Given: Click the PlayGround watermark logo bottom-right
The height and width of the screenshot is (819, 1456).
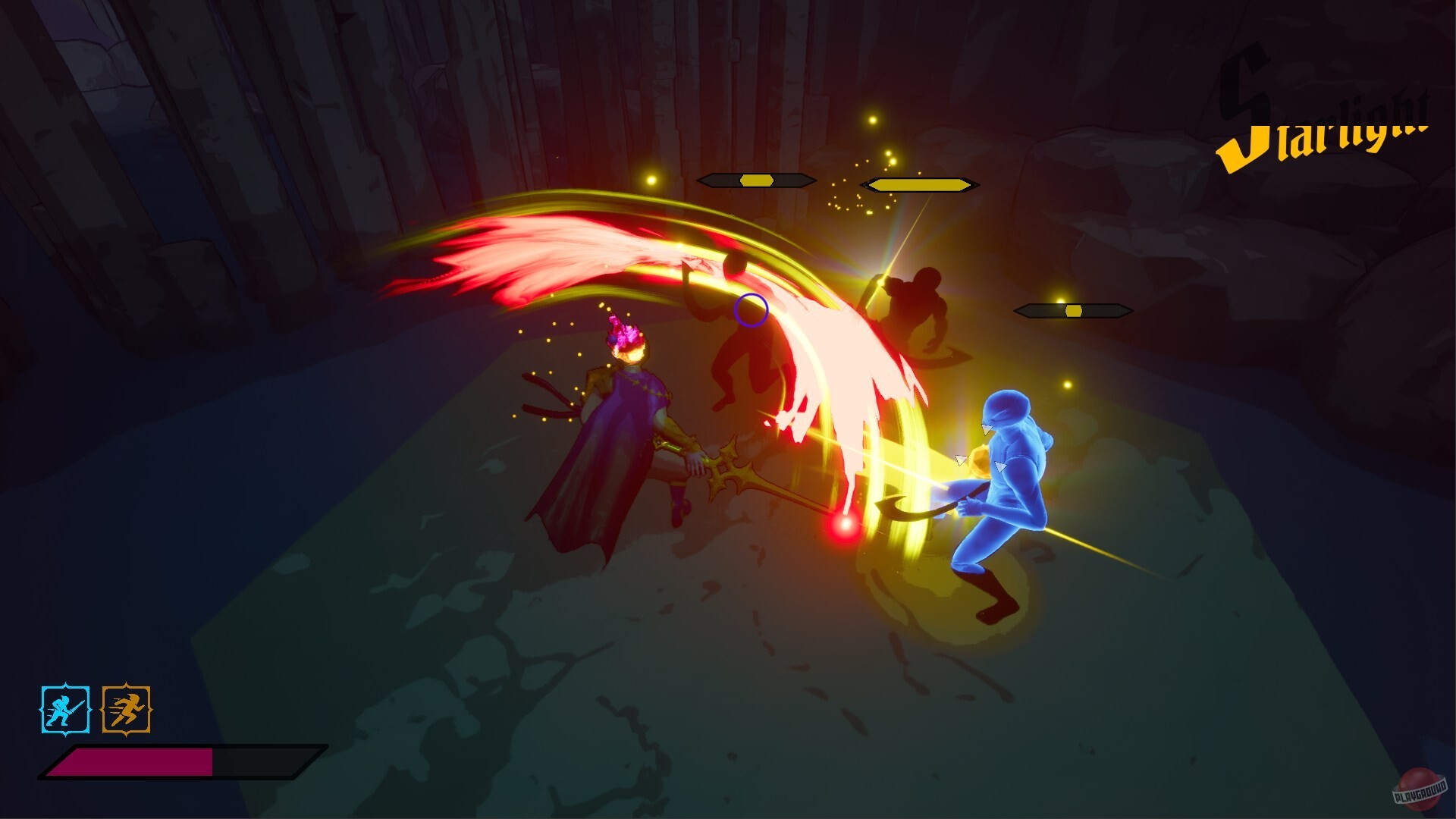Looking at the screenshot, I should tap(1420, 785).
